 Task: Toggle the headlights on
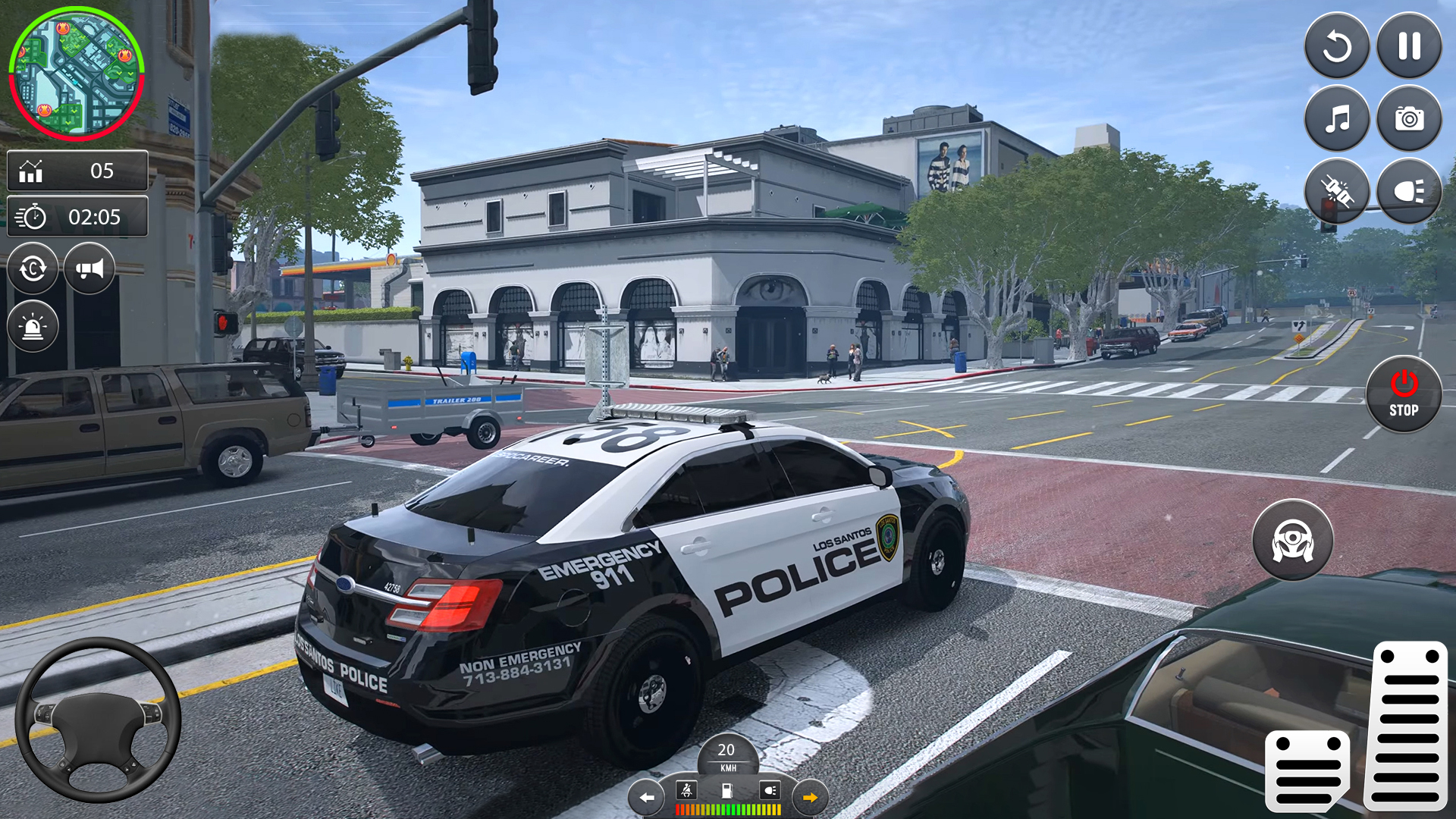pos(1409,190)
